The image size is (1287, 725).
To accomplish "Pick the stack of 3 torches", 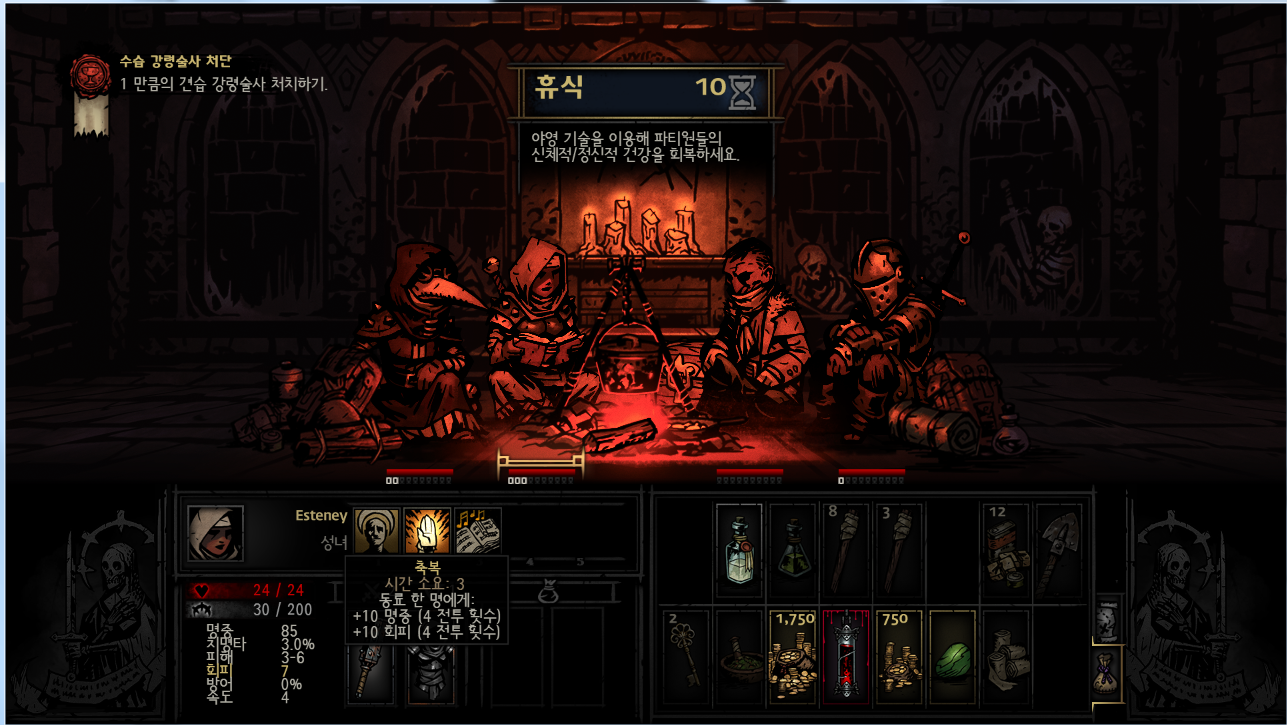I will coord(900,550).
